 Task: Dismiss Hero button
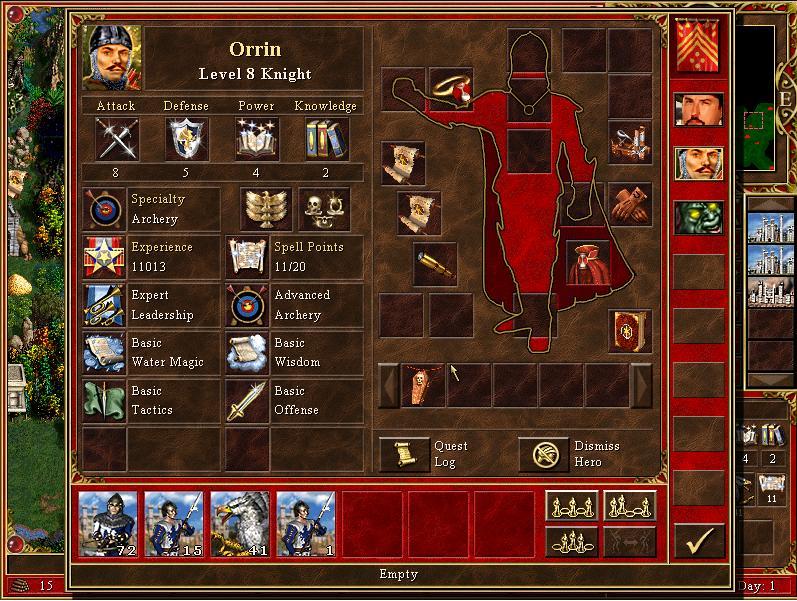pyautogui.click(x=543, y=455)
